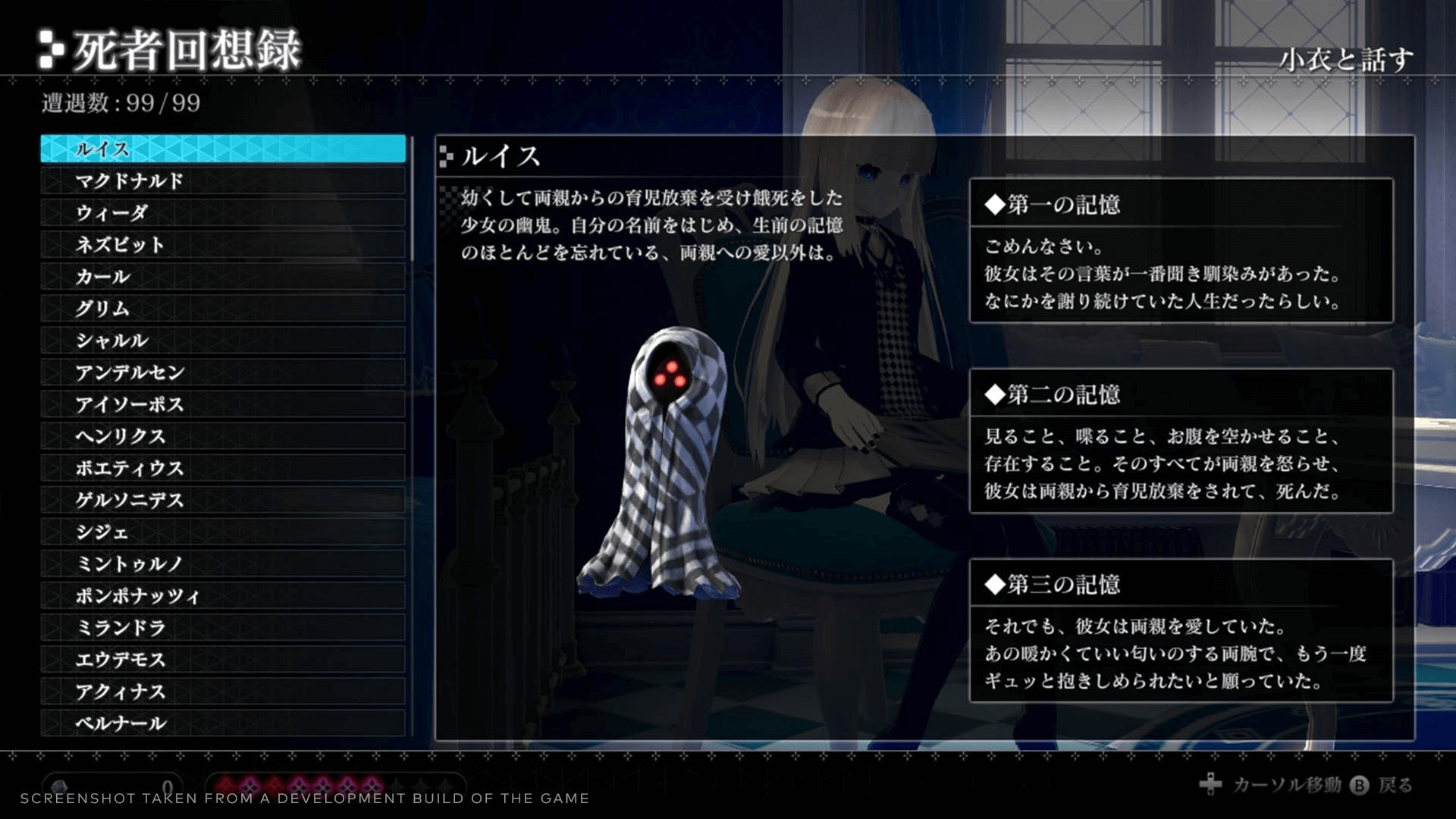Image resolution: width=1456 pixels, height=819 pixels.
Task: Select ボエティウス from the list
Action: tap(223, 469)
